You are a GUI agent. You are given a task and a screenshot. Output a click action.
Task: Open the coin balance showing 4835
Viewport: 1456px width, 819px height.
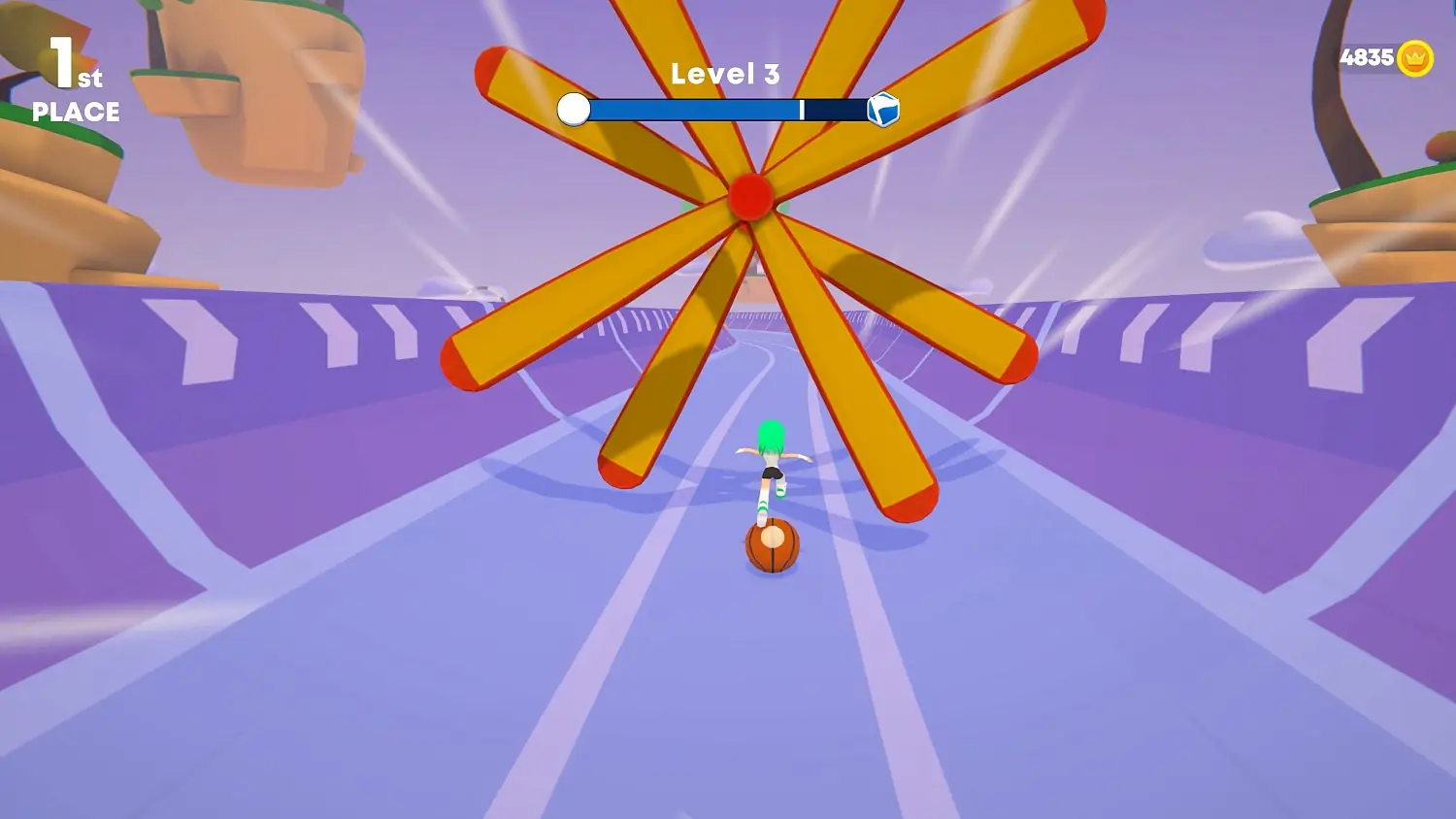click(x=1378, y=57)
